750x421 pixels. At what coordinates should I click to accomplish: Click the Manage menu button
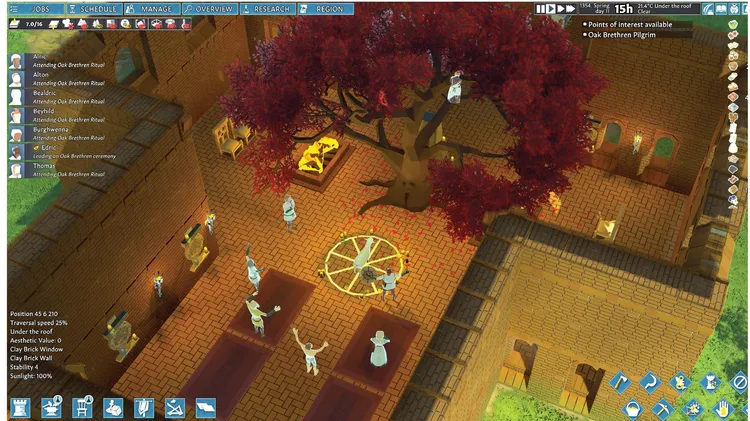click(152, 8)
